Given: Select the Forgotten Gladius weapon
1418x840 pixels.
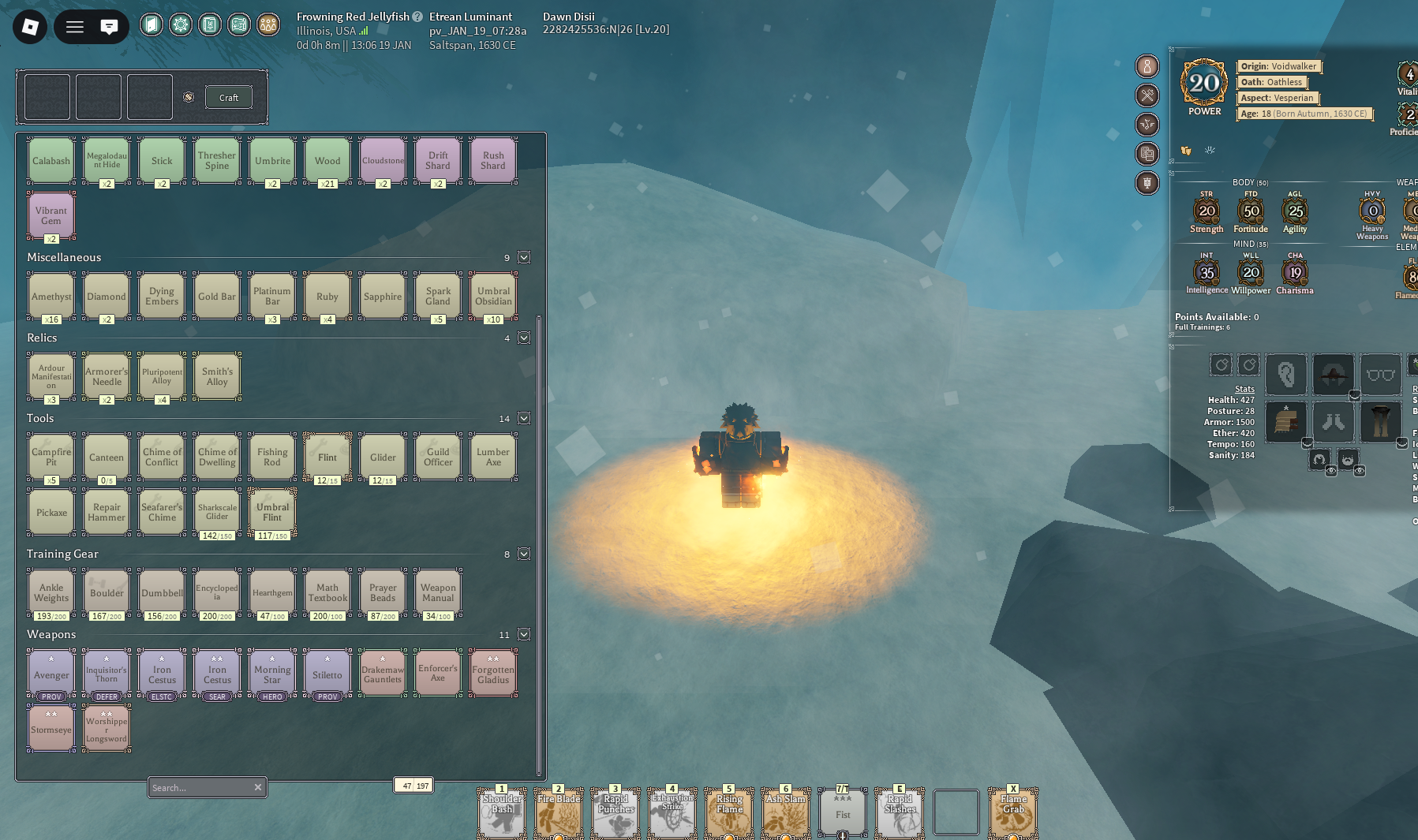Looking at the screenshot, I should pos(493,674).
